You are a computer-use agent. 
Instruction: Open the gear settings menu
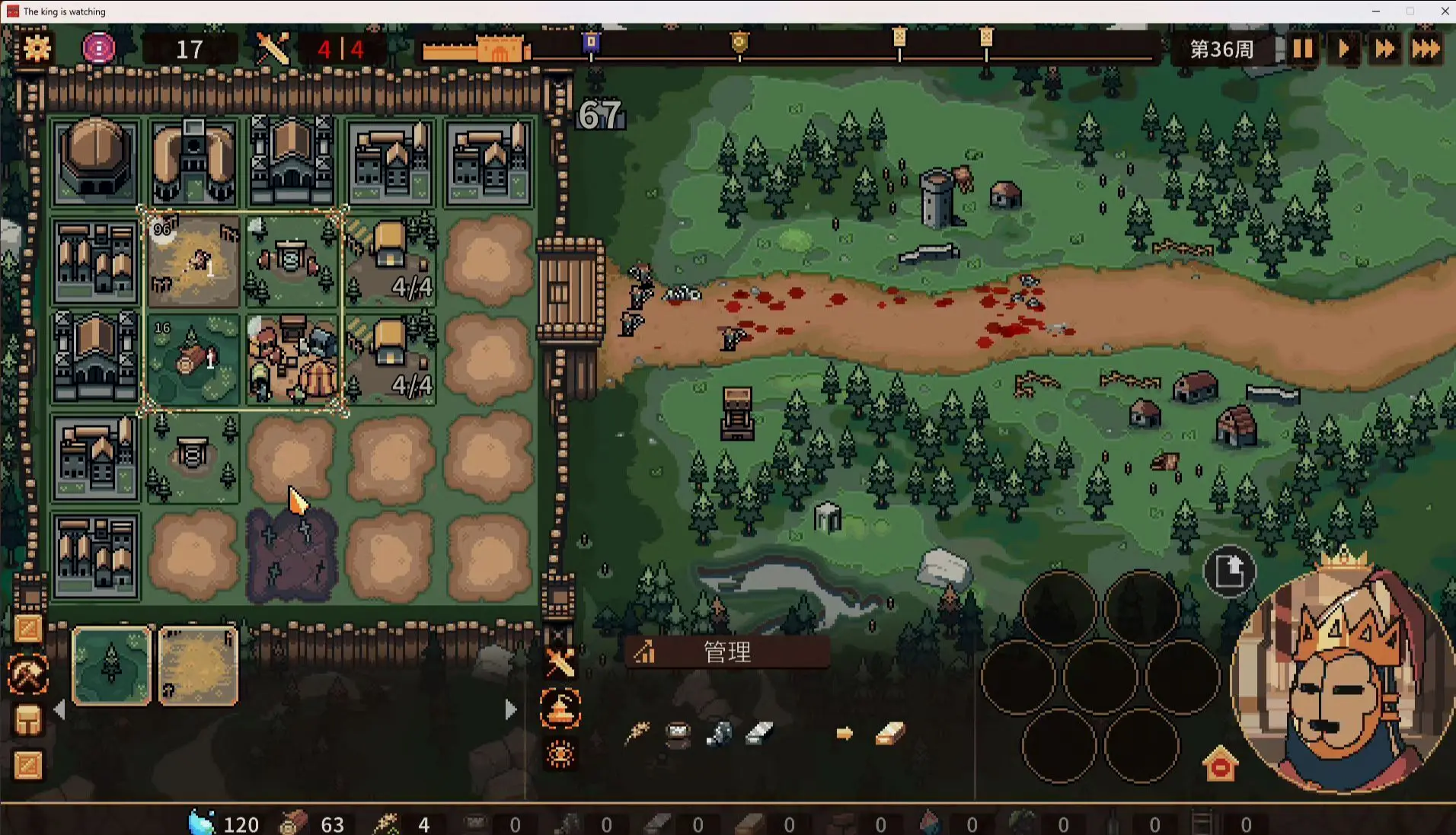click(x=37, y=49)
